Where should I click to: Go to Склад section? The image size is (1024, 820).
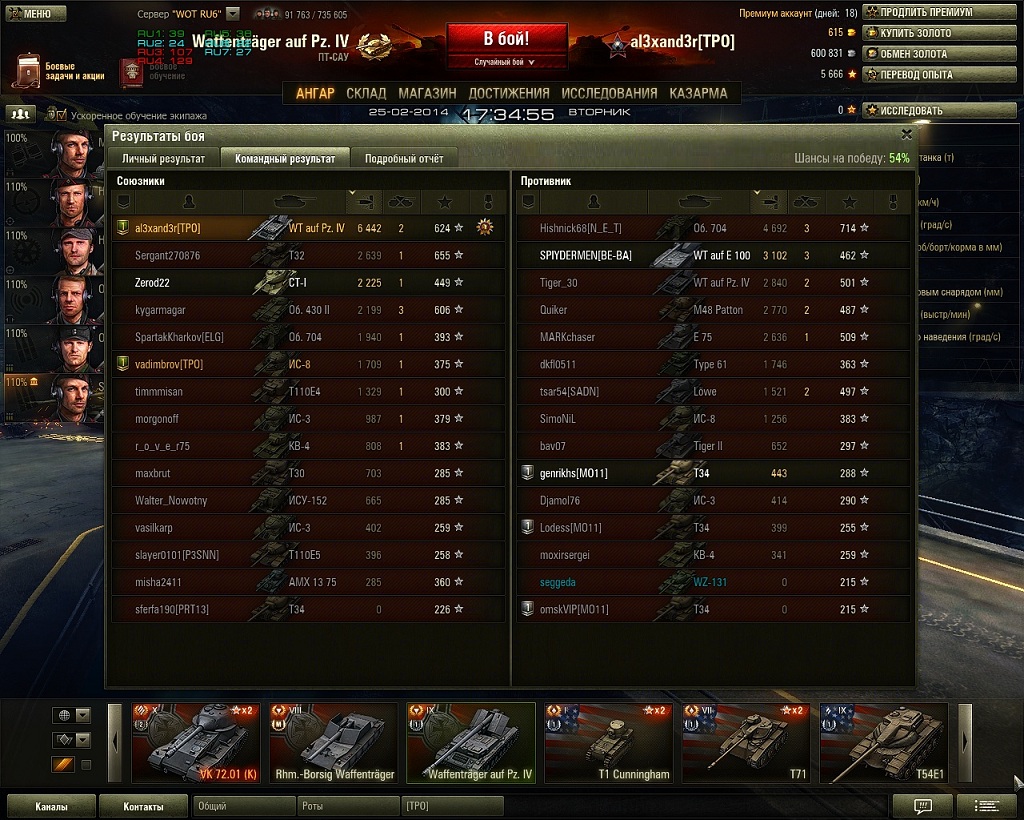366,93
